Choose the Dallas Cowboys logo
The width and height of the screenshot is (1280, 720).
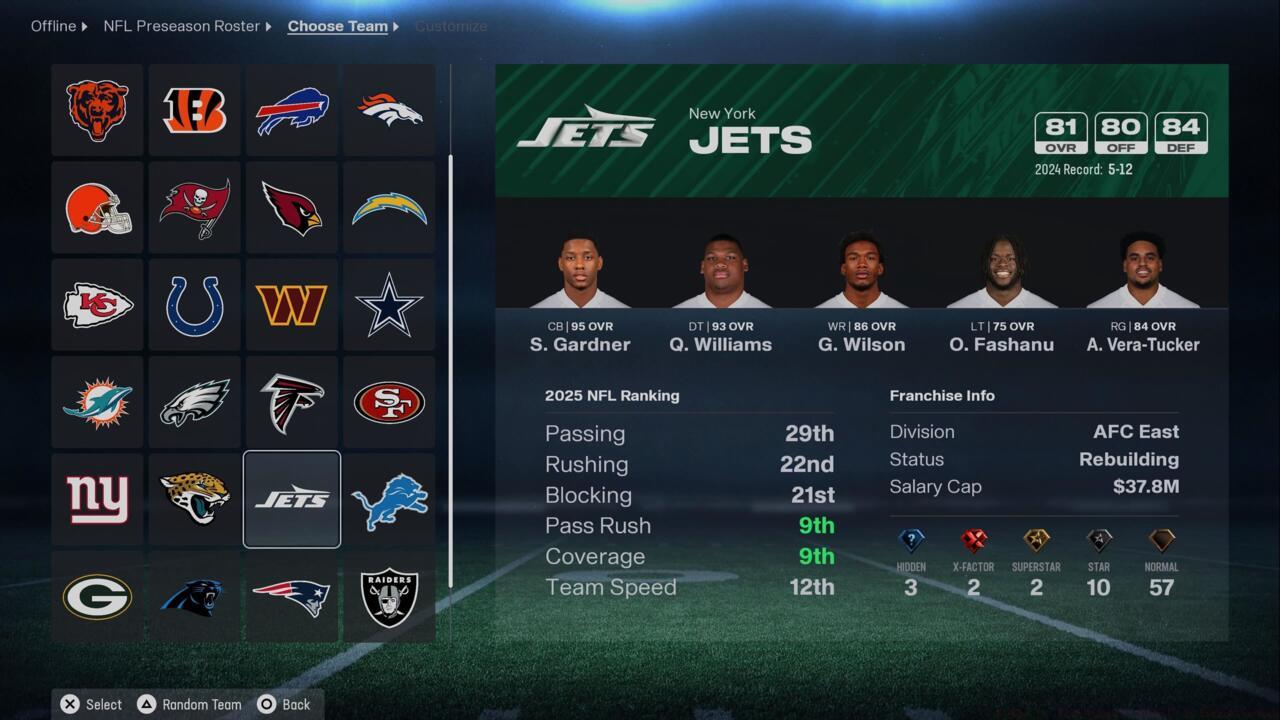click(388, 304)
